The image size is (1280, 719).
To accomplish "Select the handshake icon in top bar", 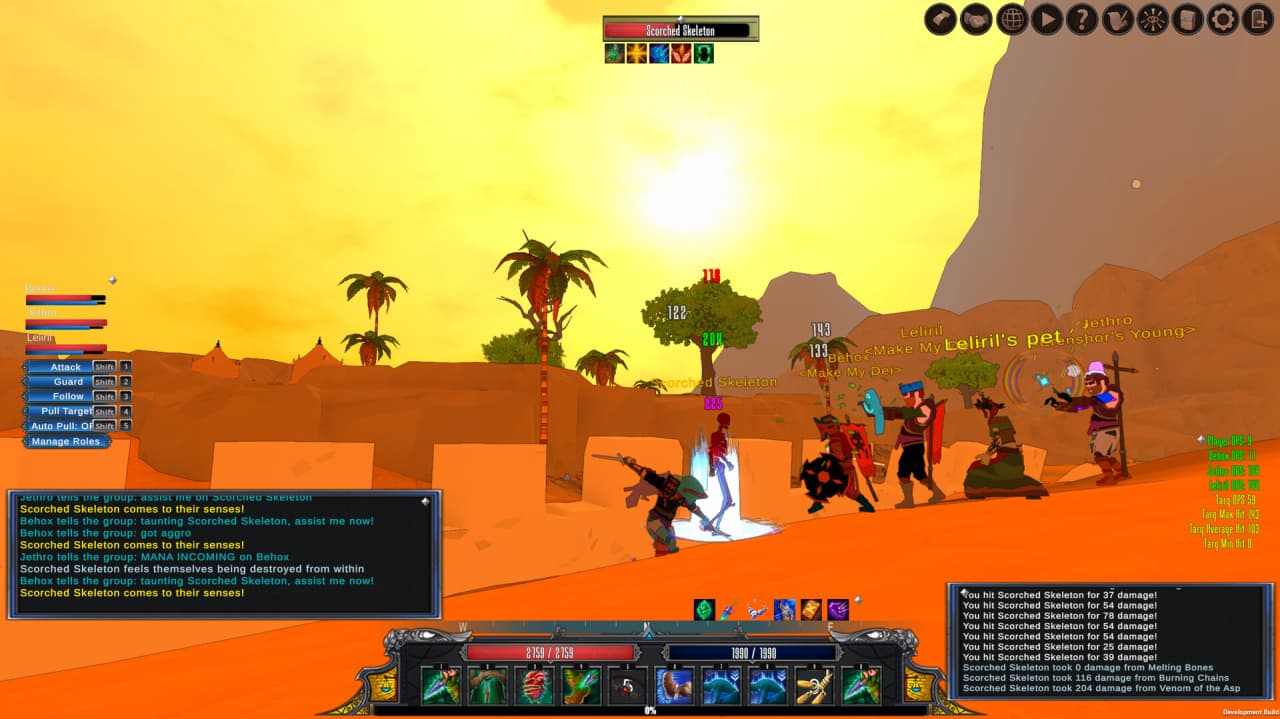I will tap(976, 19).
